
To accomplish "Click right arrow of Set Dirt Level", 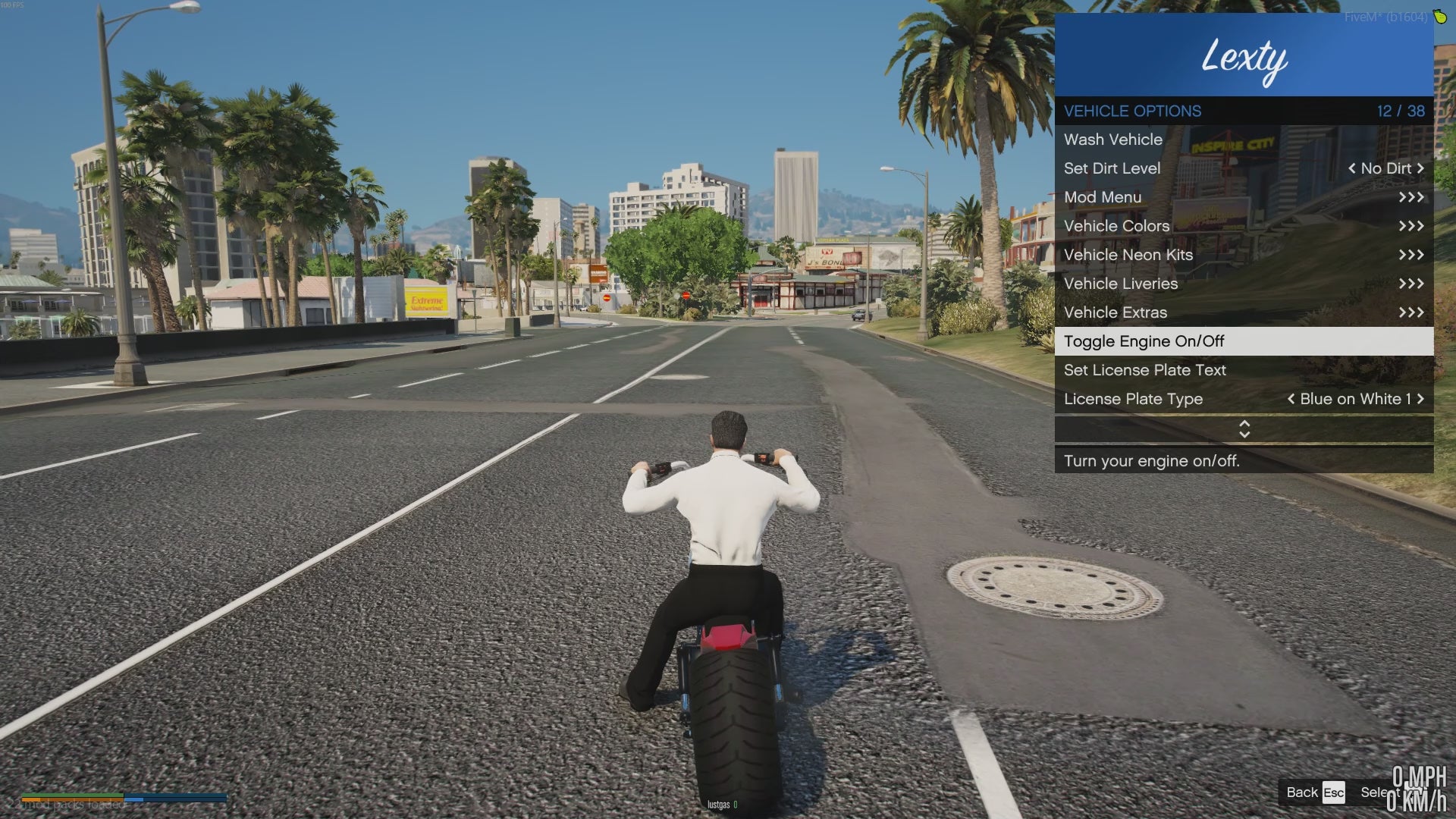I will (1420, 168).
